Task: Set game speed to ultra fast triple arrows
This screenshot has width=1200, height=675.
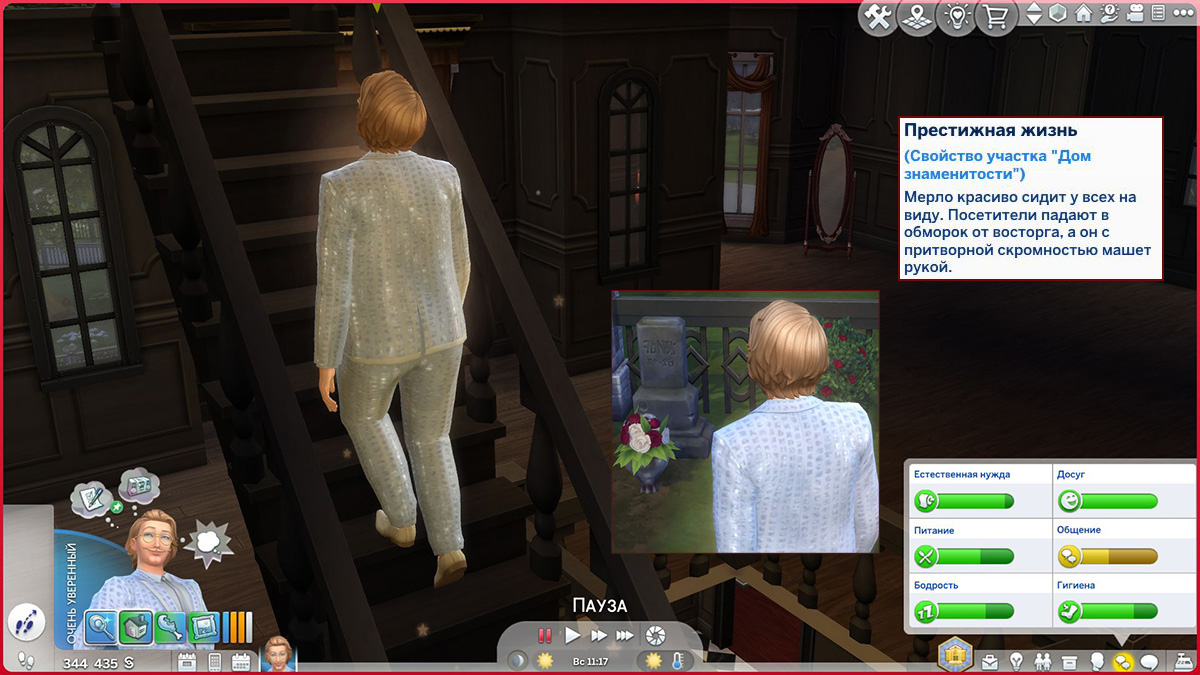Action: pos(625,635)
